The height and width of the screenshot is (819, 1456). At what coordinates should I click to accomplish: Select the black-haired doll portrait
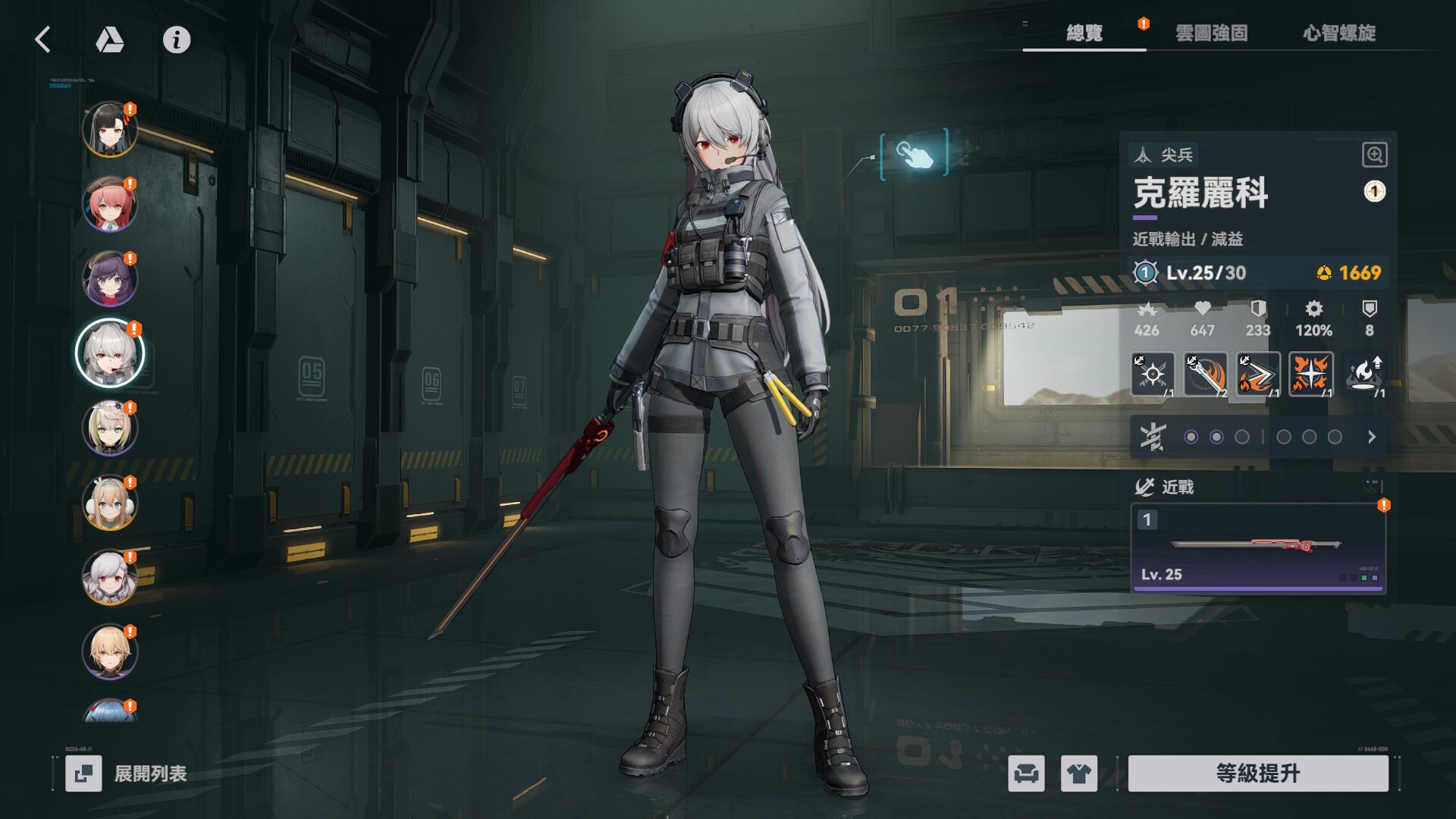coord(110,129)
